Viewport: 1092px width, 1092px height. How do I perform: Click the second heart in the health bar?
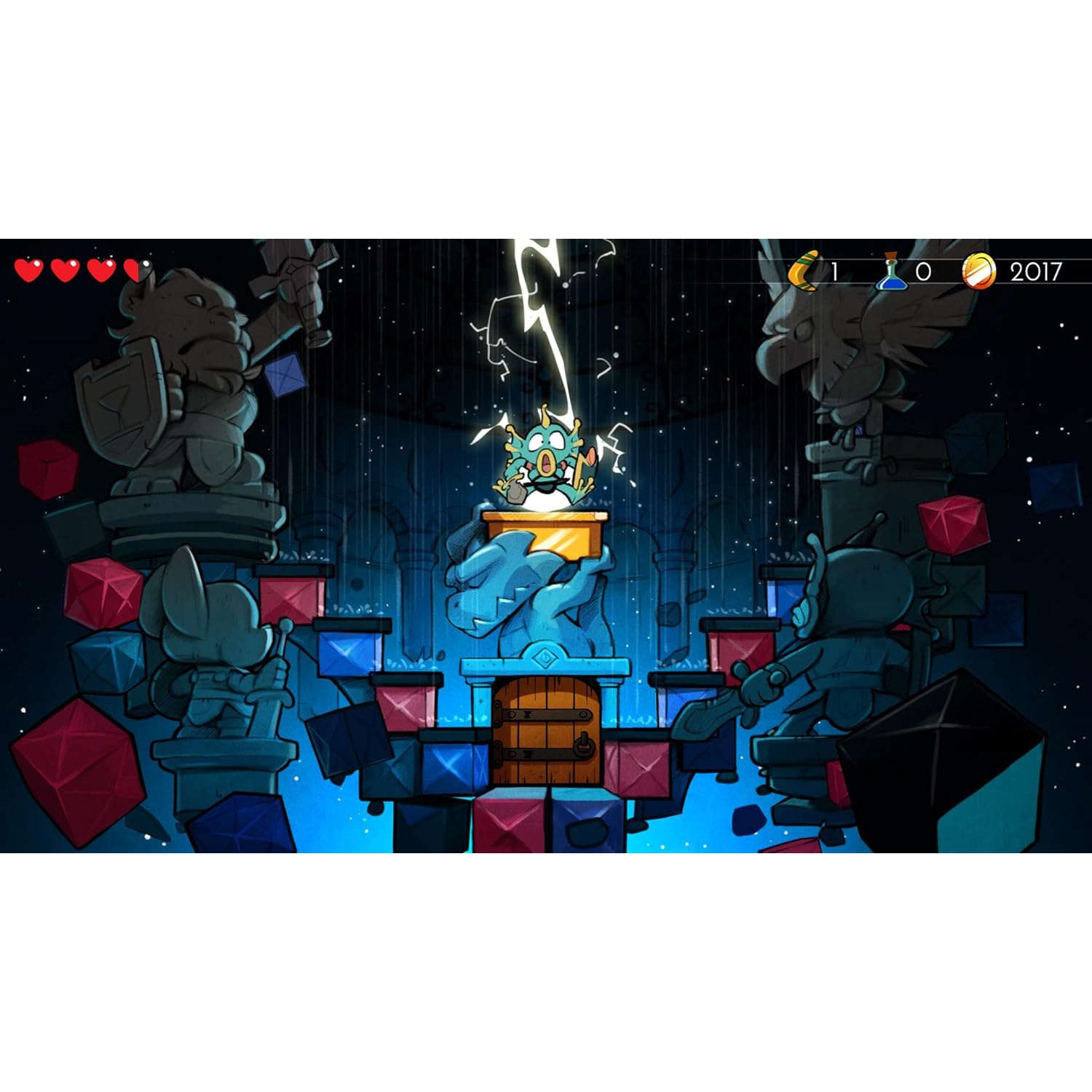[x=64, y=272]
